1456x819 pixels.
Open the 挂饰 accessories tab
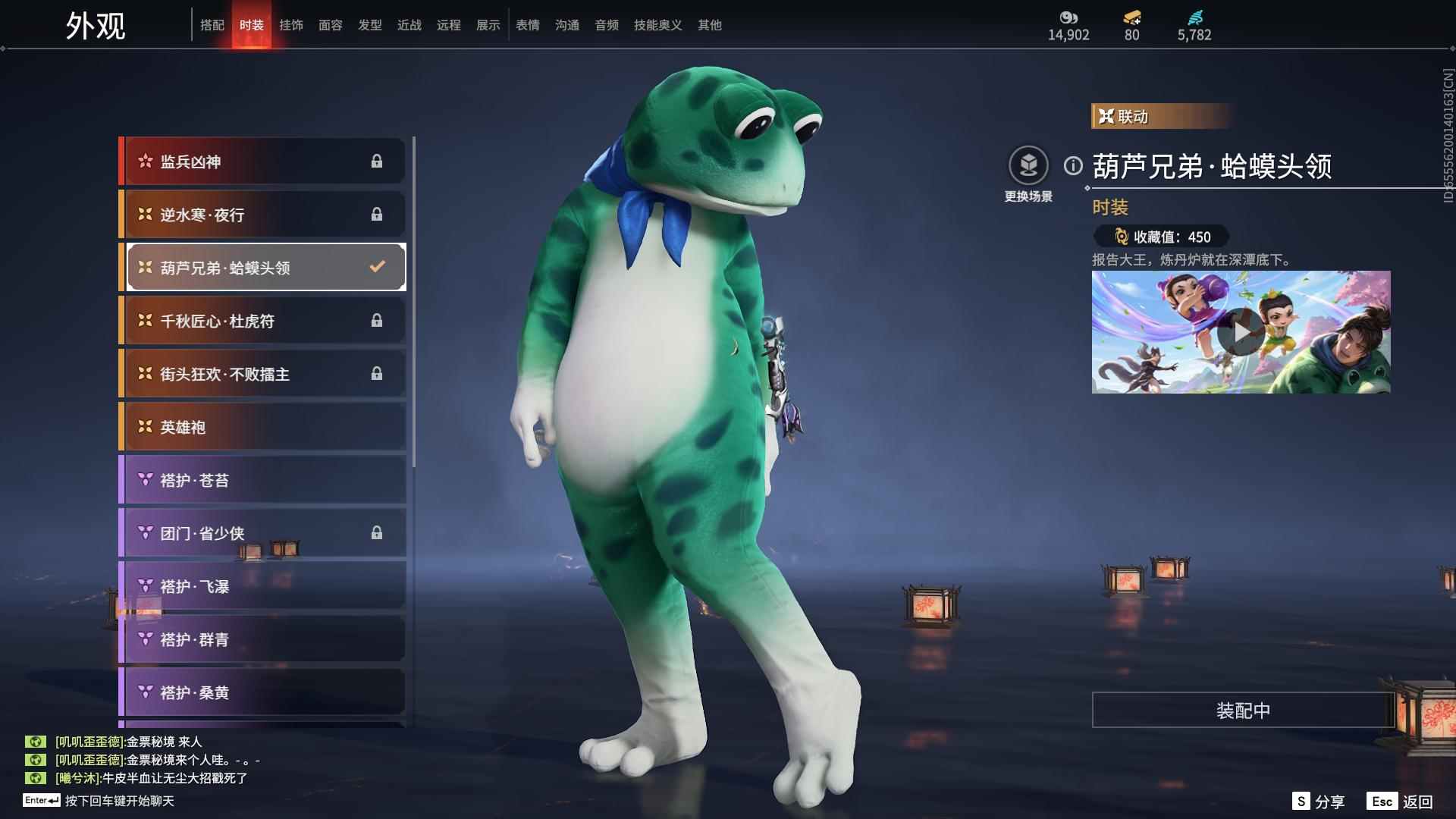pos(291,25)
